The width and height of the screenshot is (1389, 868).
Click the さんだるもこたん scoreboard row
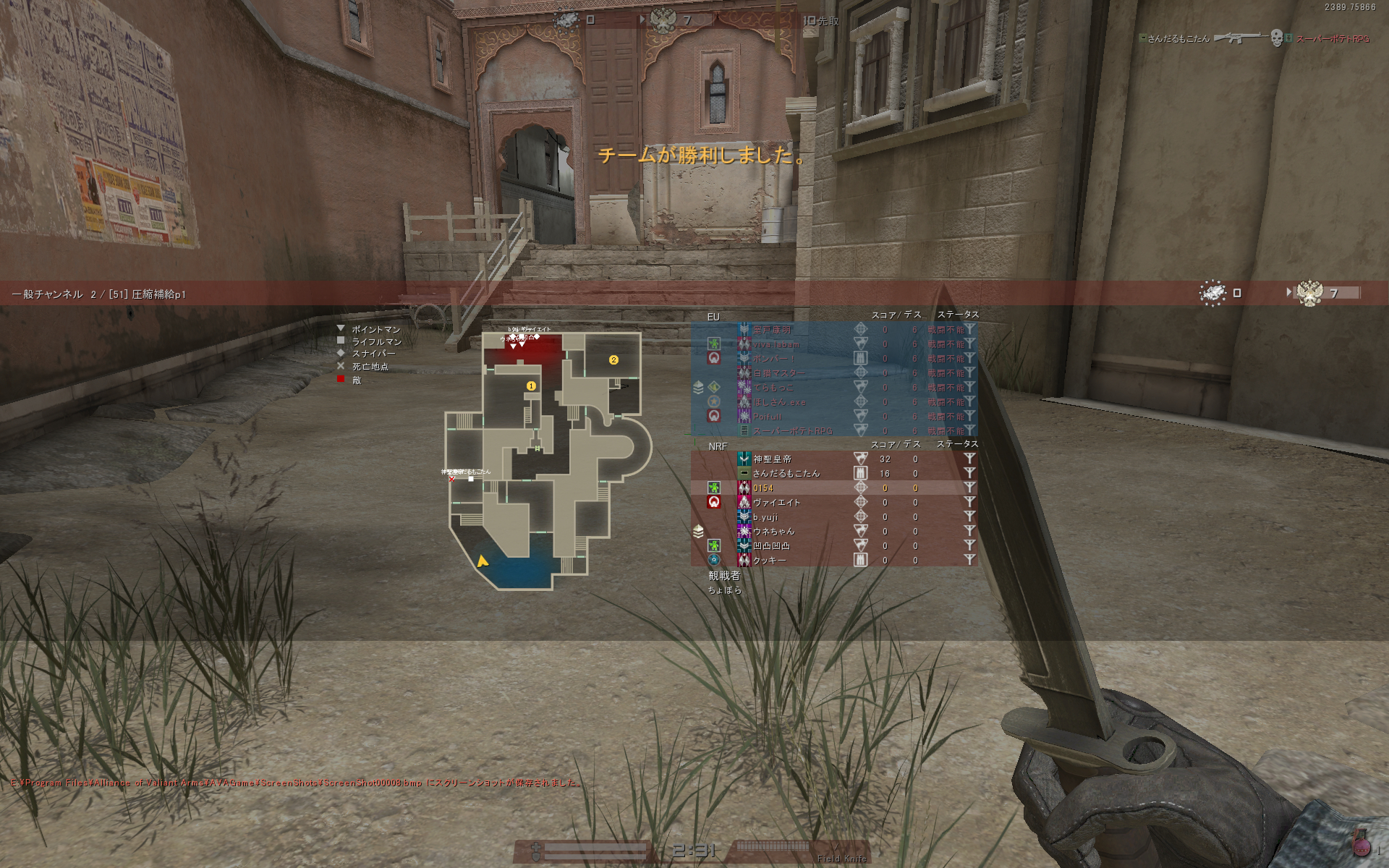[786, 474]
